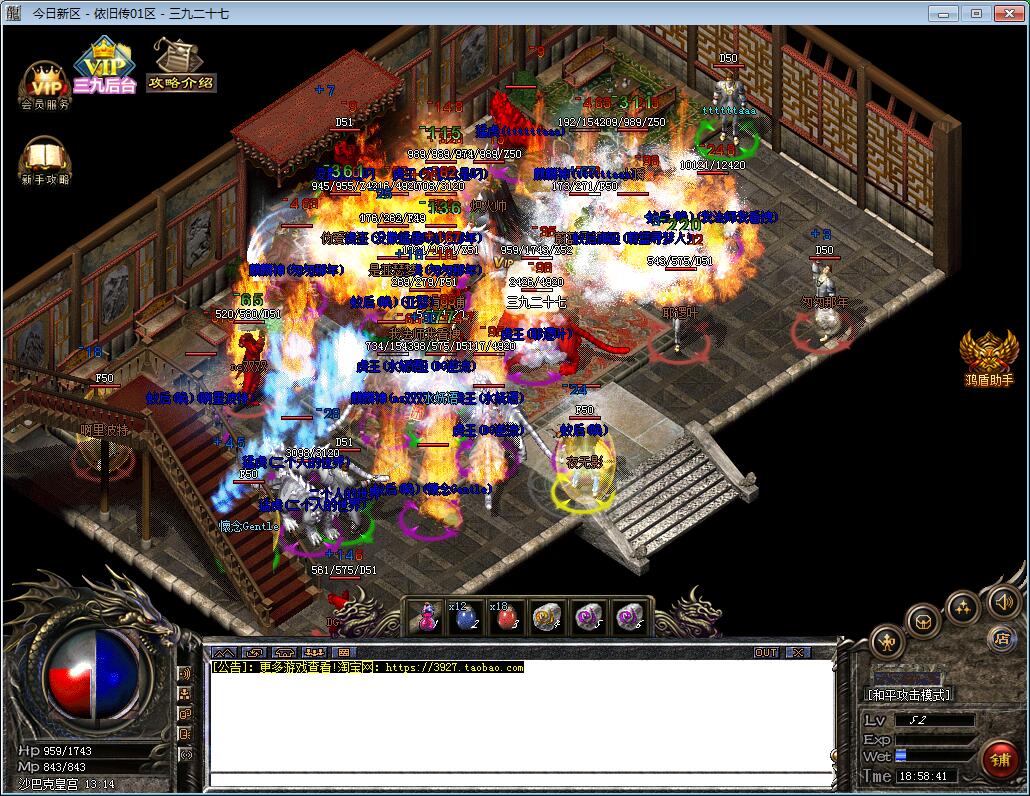The width and height of the screenshot is (1030, 796).
Task: Open the 新手攻略 beginner guide book
Action: tap(45, 160)
